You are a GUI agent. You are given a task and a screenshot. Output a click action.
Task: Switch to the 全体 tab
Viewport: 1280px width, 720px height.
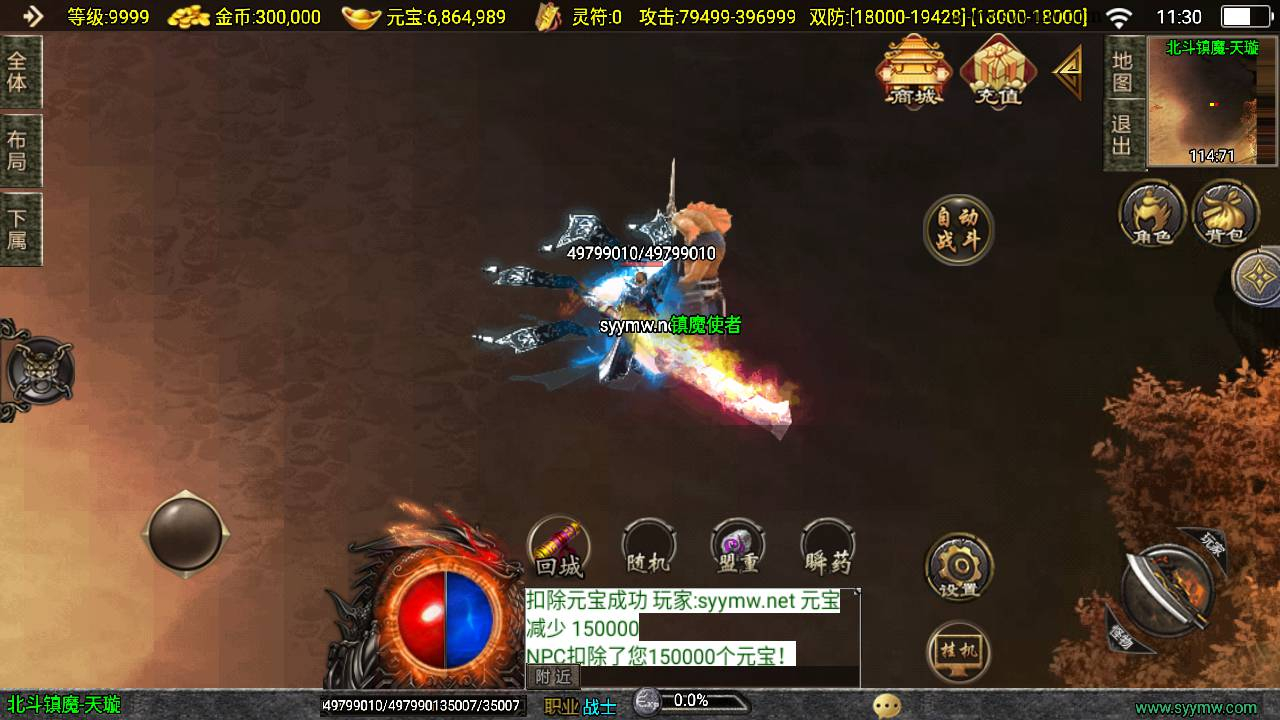[x=18, y=72]
